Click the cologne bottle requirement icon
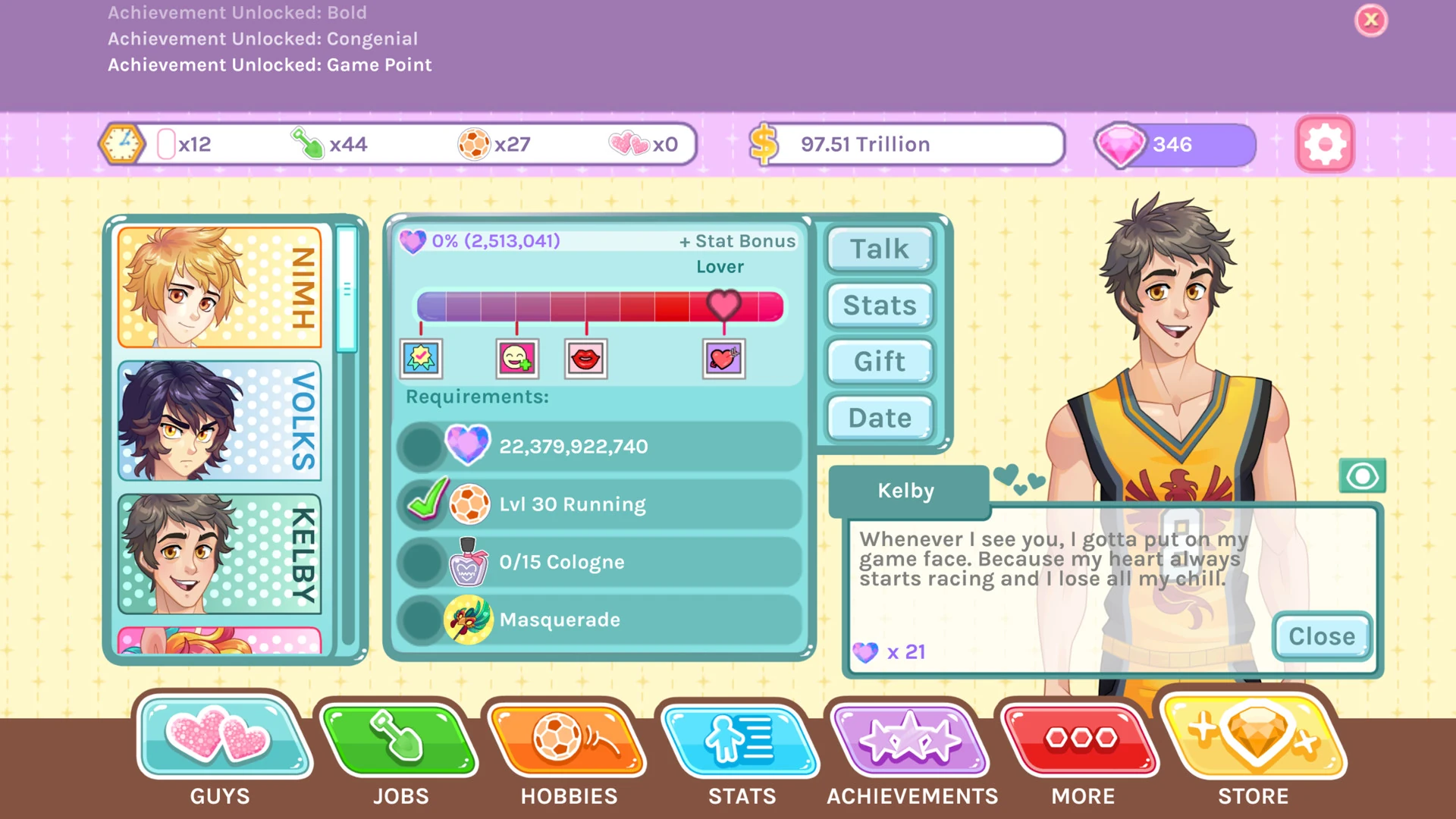Viewport: 1456px width, 819px height. [x=468, y=562]
